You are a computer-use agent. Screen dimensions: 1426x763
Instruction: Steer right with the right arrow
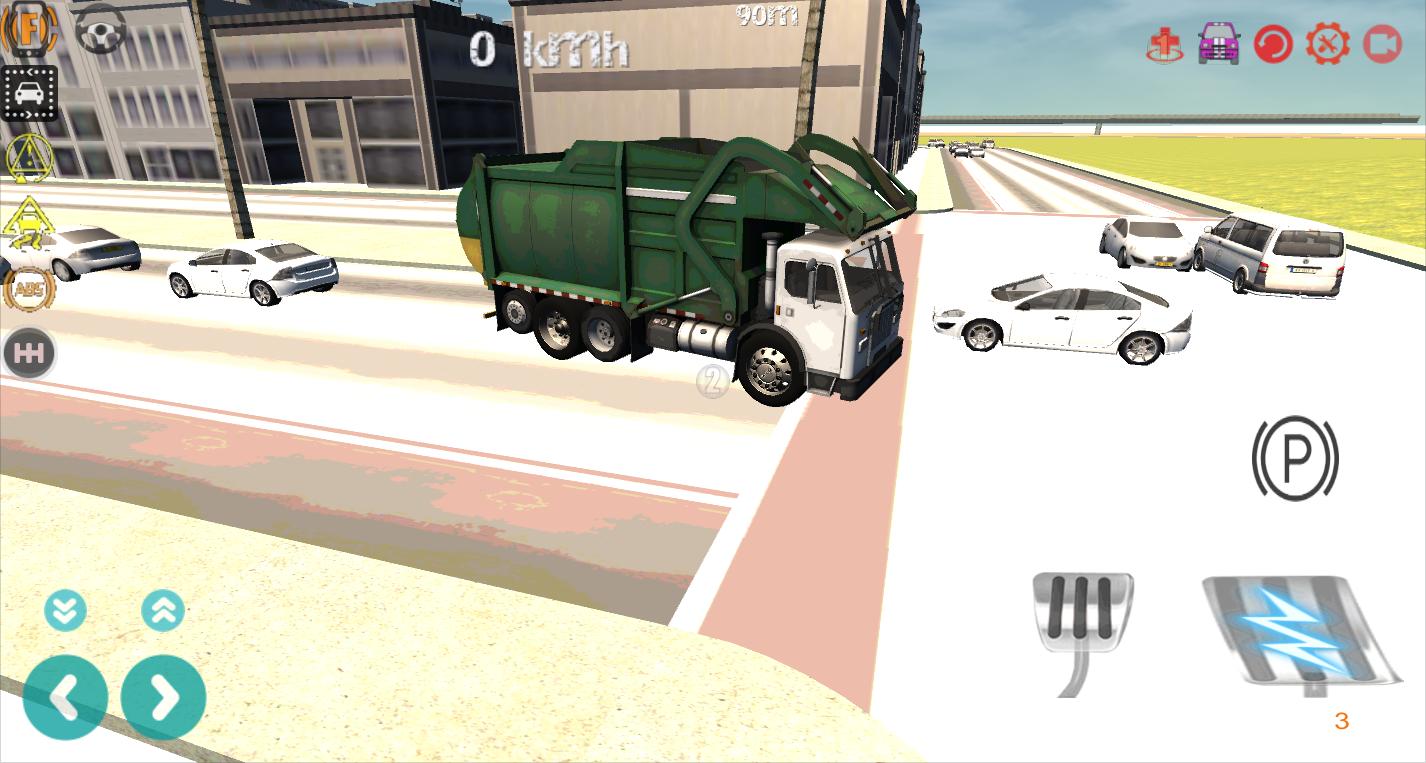coord(163,697)
